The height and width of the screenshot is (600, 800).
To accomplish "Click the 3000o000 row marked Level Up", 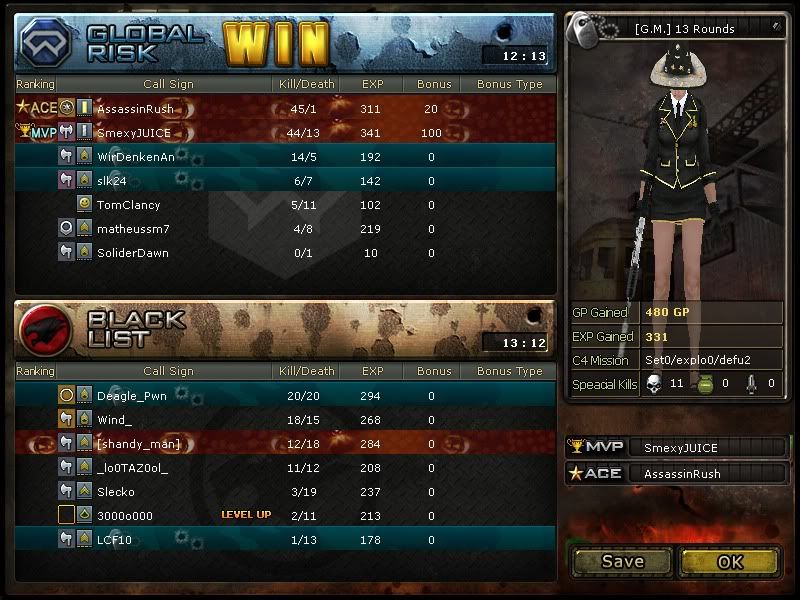I will click(x=125, y=516).
